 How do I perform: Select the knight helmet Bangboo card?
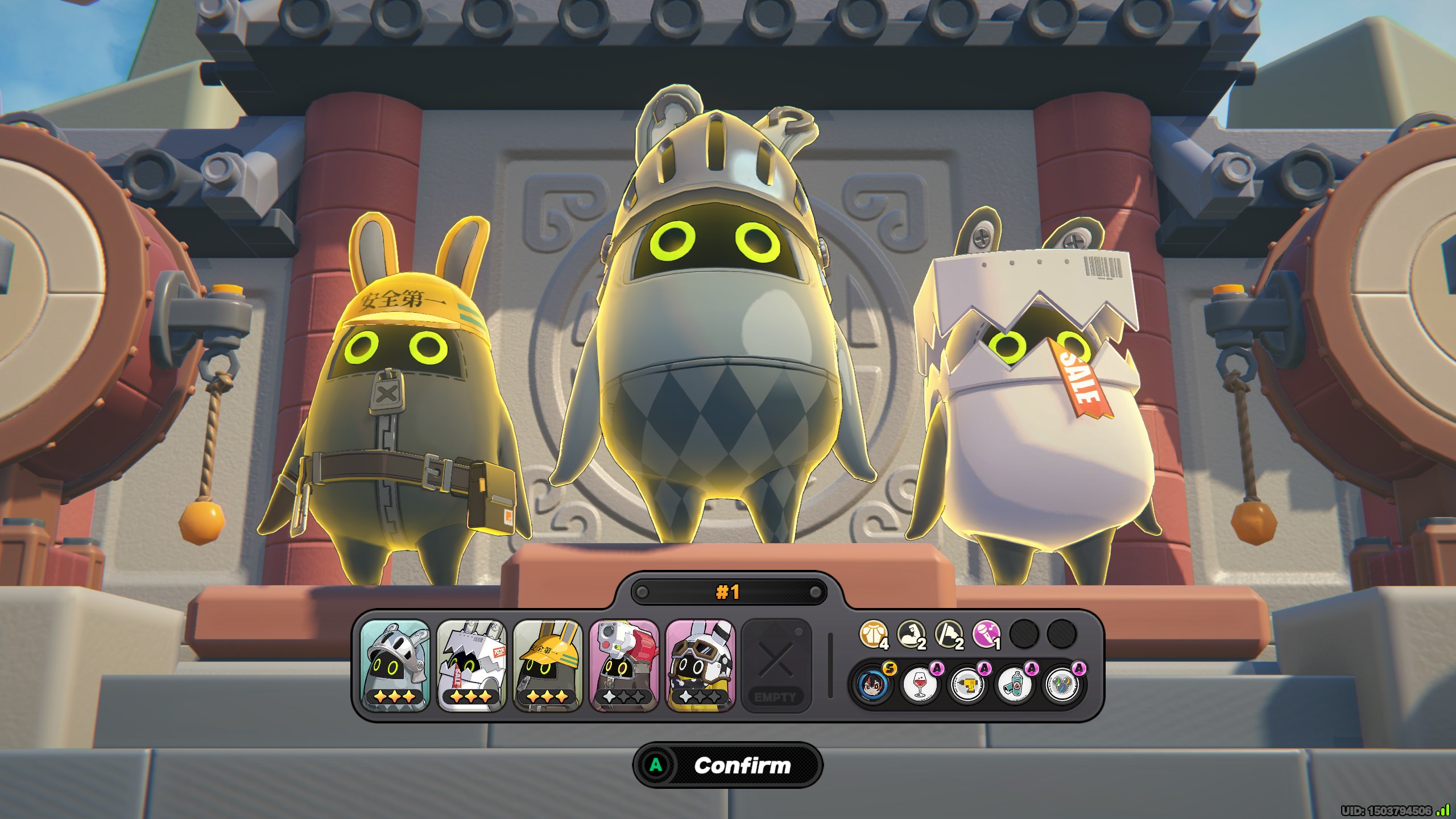(x=395, y=665)
